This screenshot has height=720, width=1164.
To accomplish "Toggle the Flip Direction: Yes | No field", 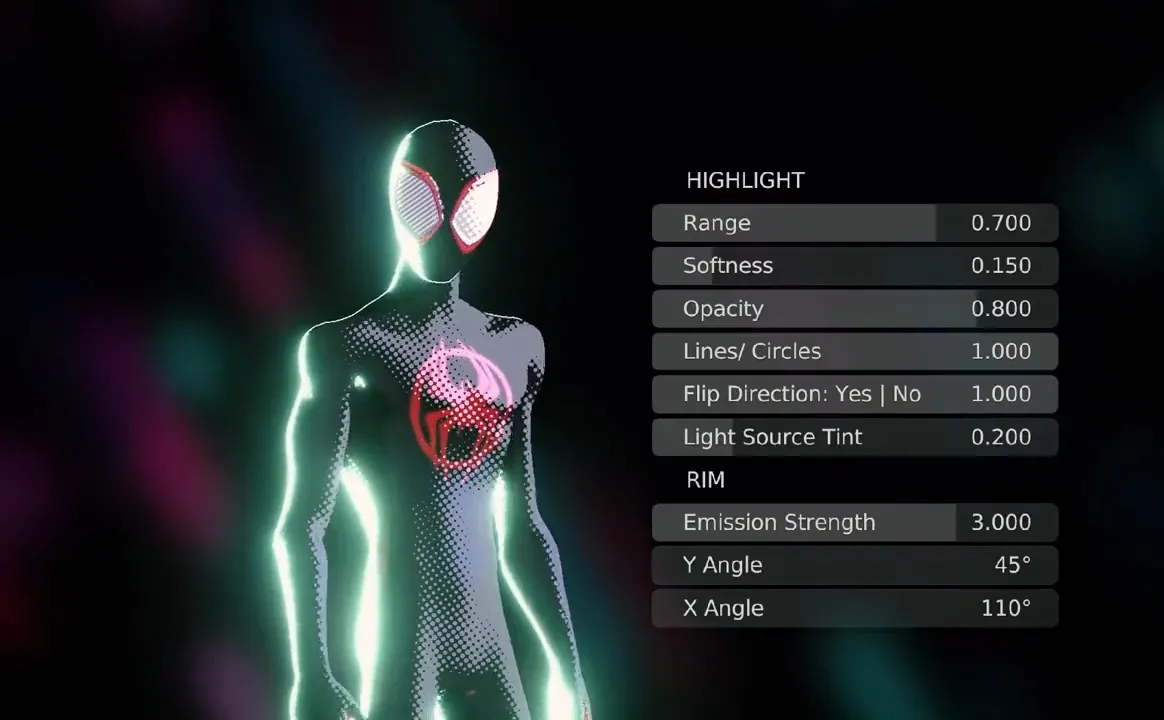I will click(854, 394).
